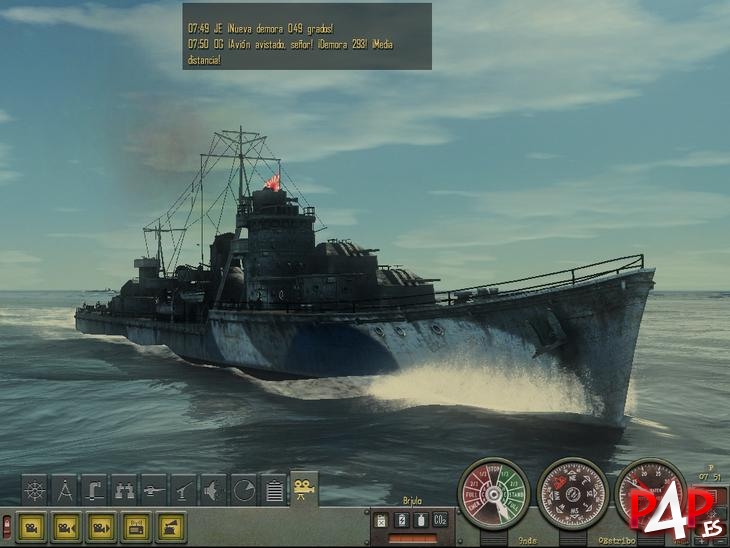Open the sonar hydrophone station
Image resolution: width=730 pixels, height=548 pixels.
215,490
